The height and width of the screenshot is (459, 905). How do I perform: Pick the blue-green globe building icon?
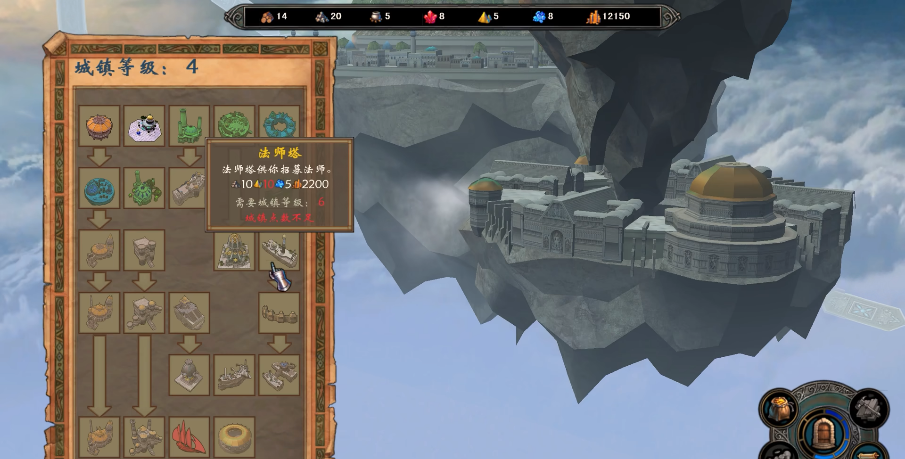[99, 188]
